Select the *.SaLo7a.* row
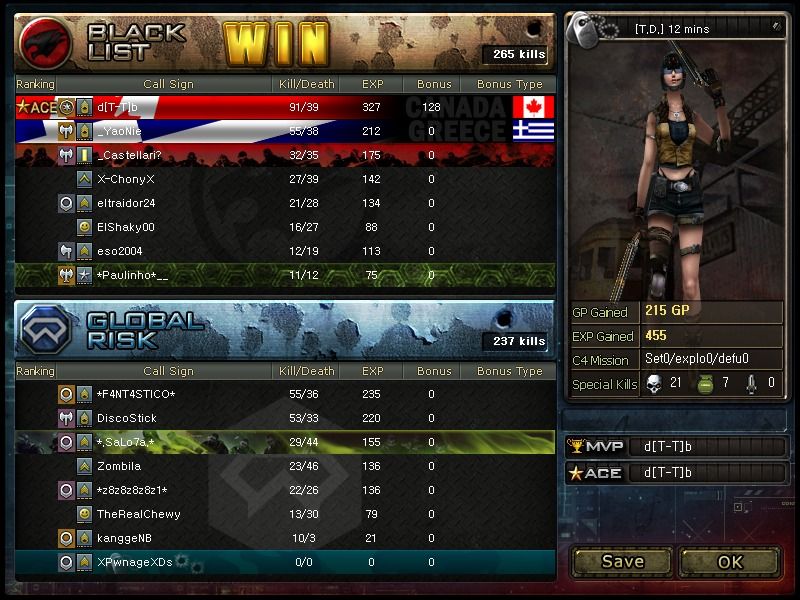Image resolution: width=800 pixels, height=600 pixels. tap(126, 442)
